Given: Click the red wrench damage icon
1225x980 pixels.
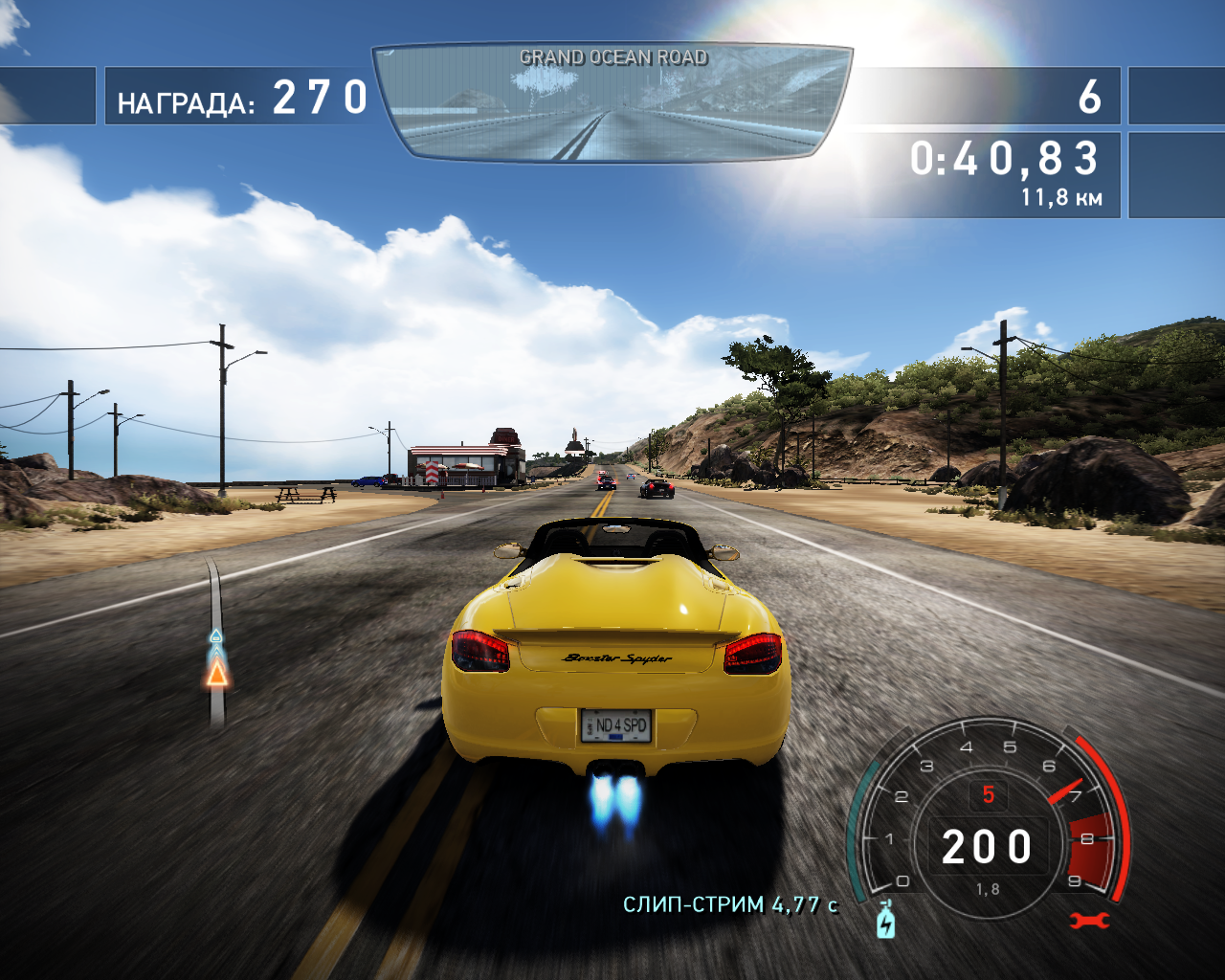Looking at the screenshot, I should click(x=1089, y=921).
